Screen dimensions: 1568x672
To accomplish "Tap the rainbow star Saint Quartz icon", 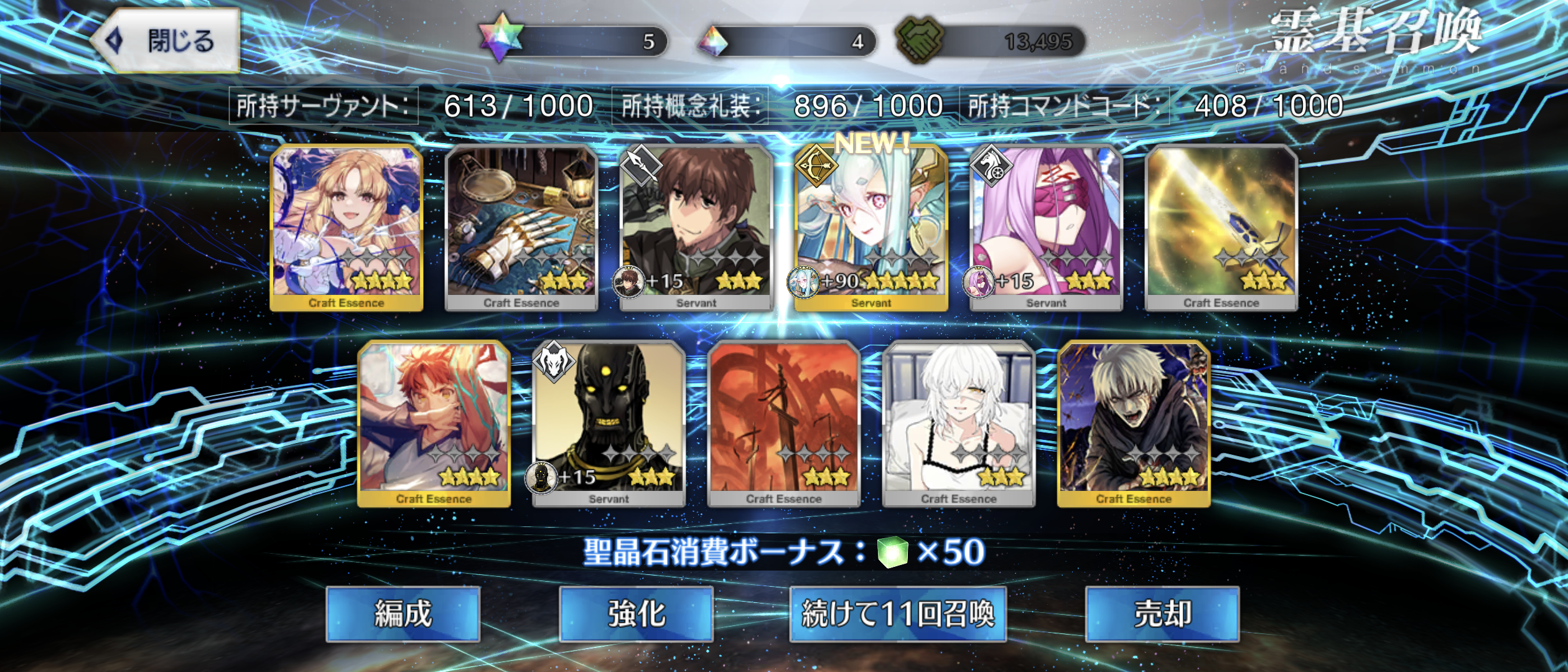I will coord(501,39).
